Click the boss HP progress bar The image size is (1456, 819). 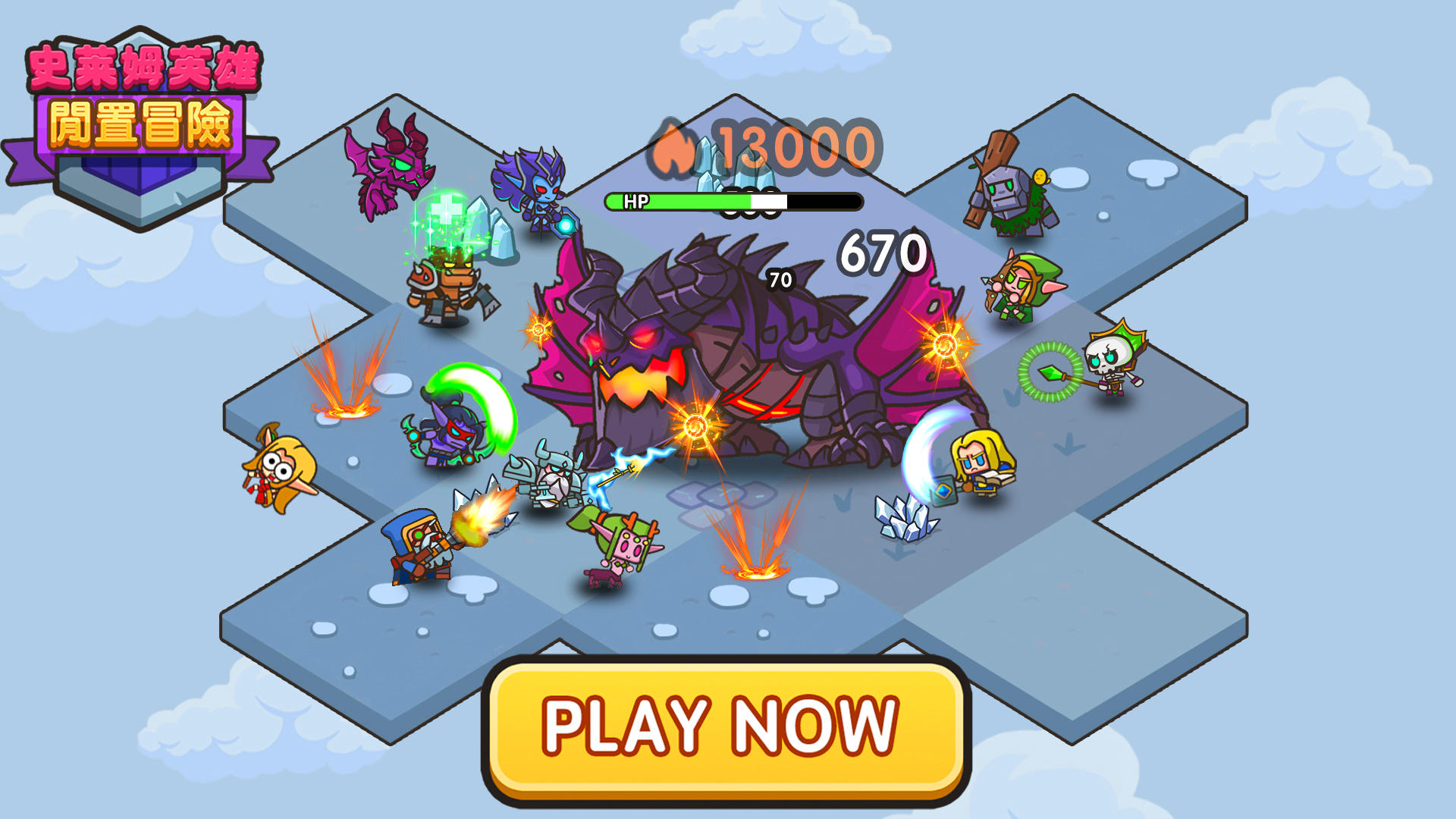click(x=732, y=201)
